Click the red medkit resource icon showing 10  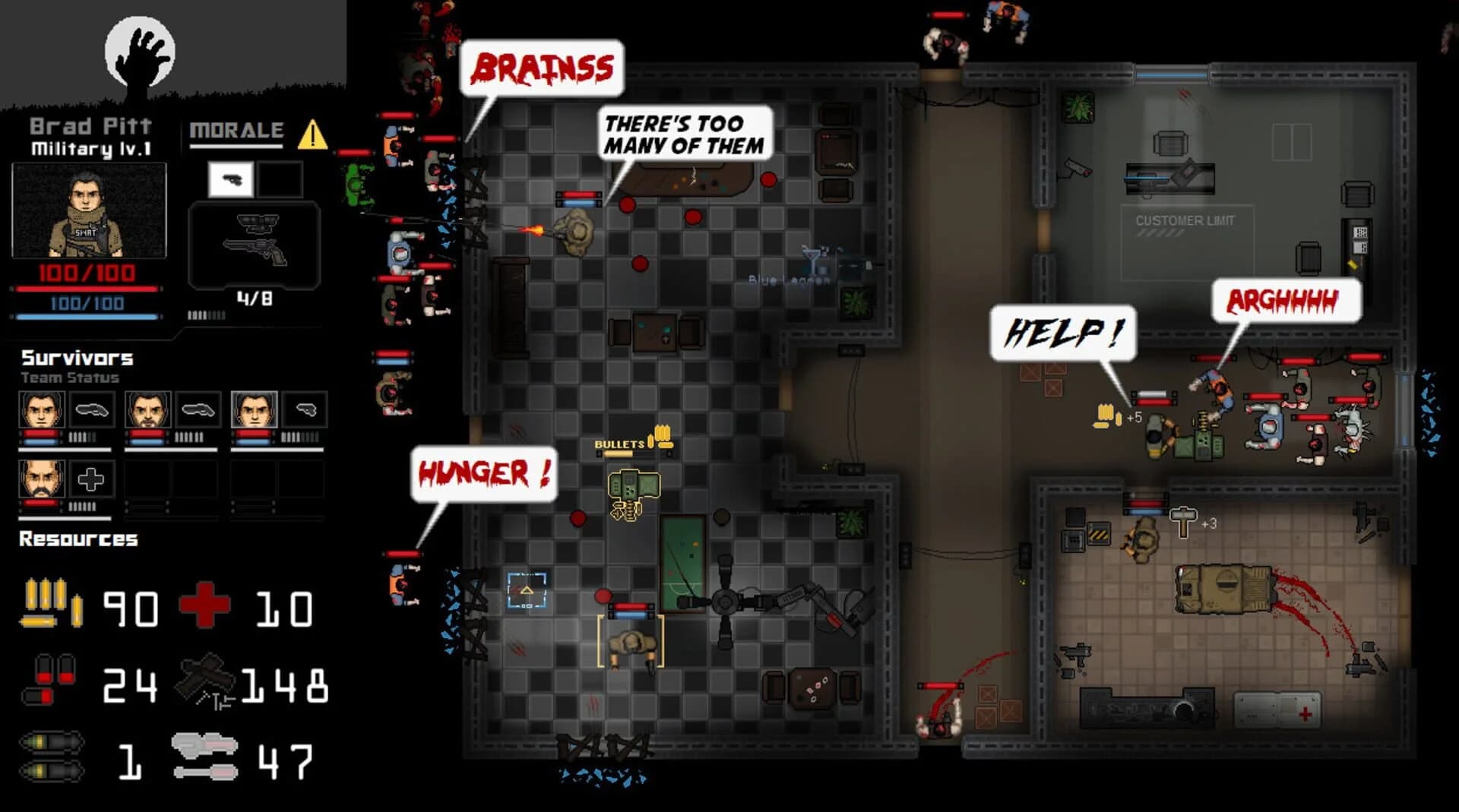point(204,605)
